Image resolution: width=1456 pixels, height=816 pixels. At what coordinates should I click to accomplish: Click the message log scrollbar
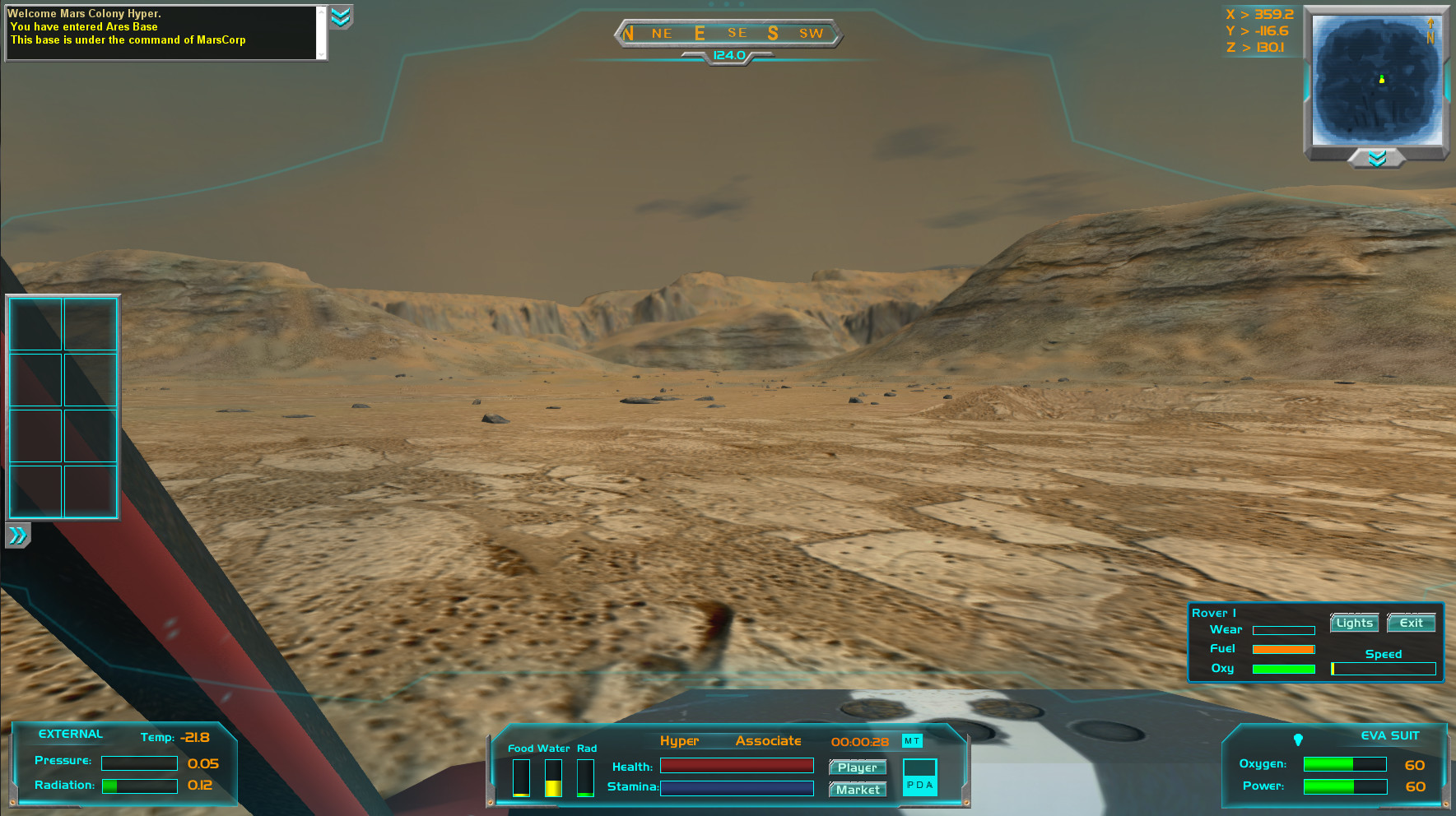coord(322,33)
